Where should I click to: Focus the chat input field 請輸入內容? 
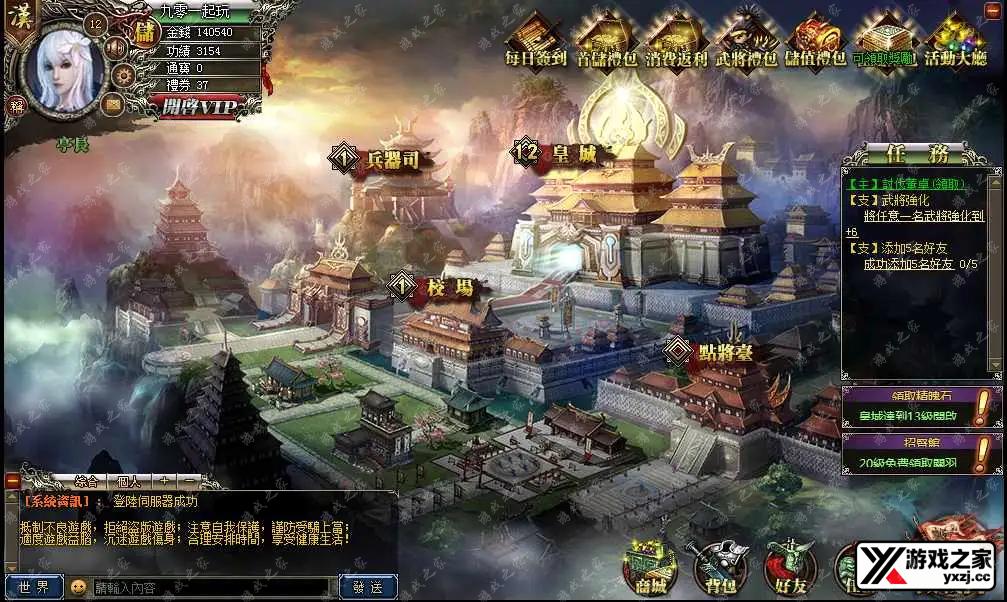click(210, 587)
